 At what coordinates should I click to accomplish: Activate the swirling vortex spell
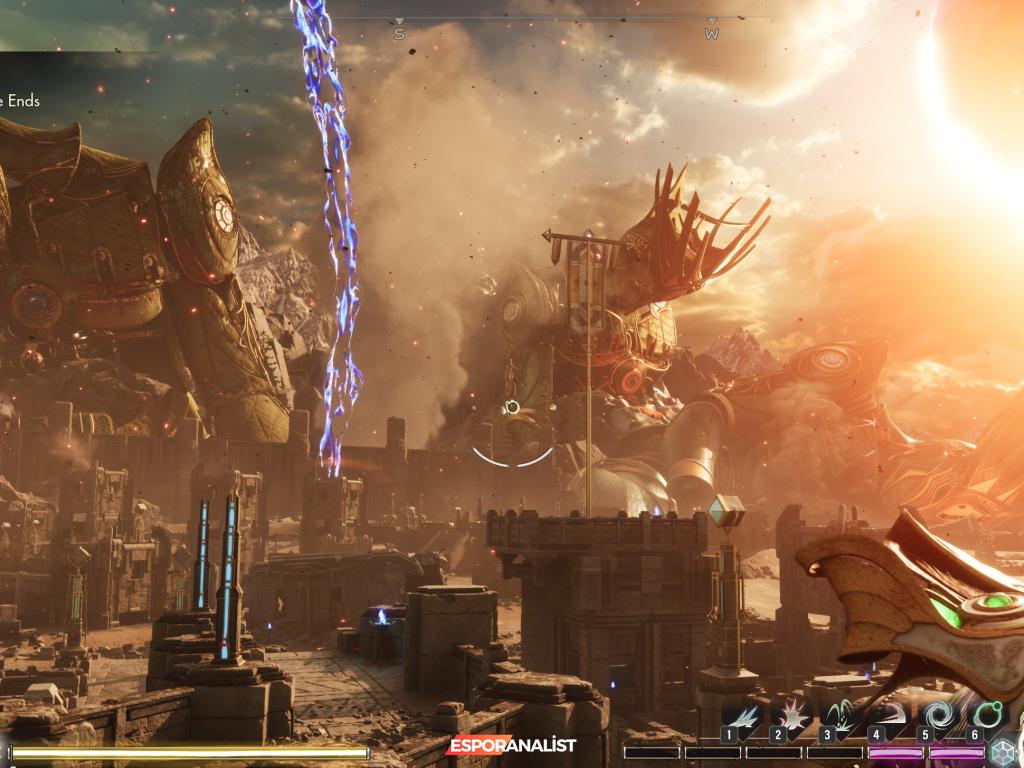click(938, 716)
